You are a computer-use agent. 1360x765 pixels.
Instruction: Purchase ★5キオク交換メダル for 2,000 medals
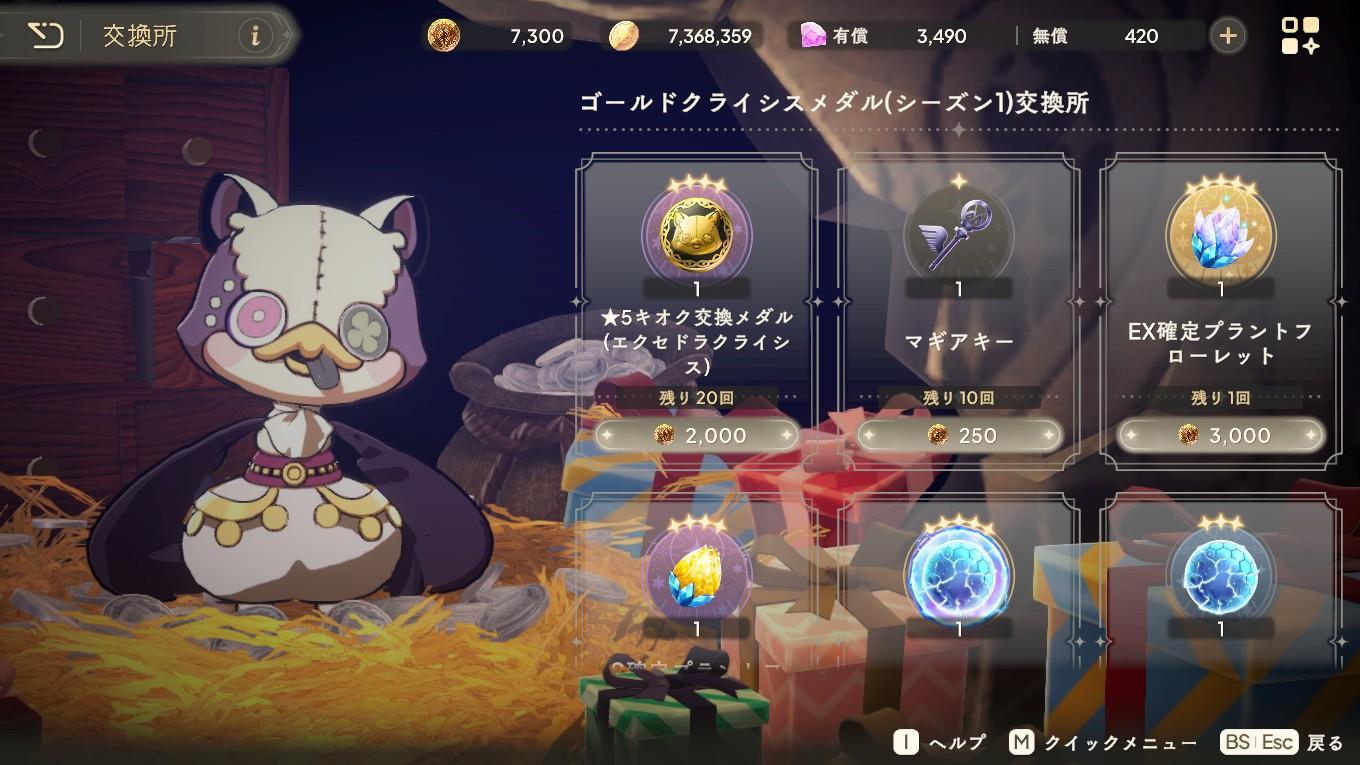point(696,435)
